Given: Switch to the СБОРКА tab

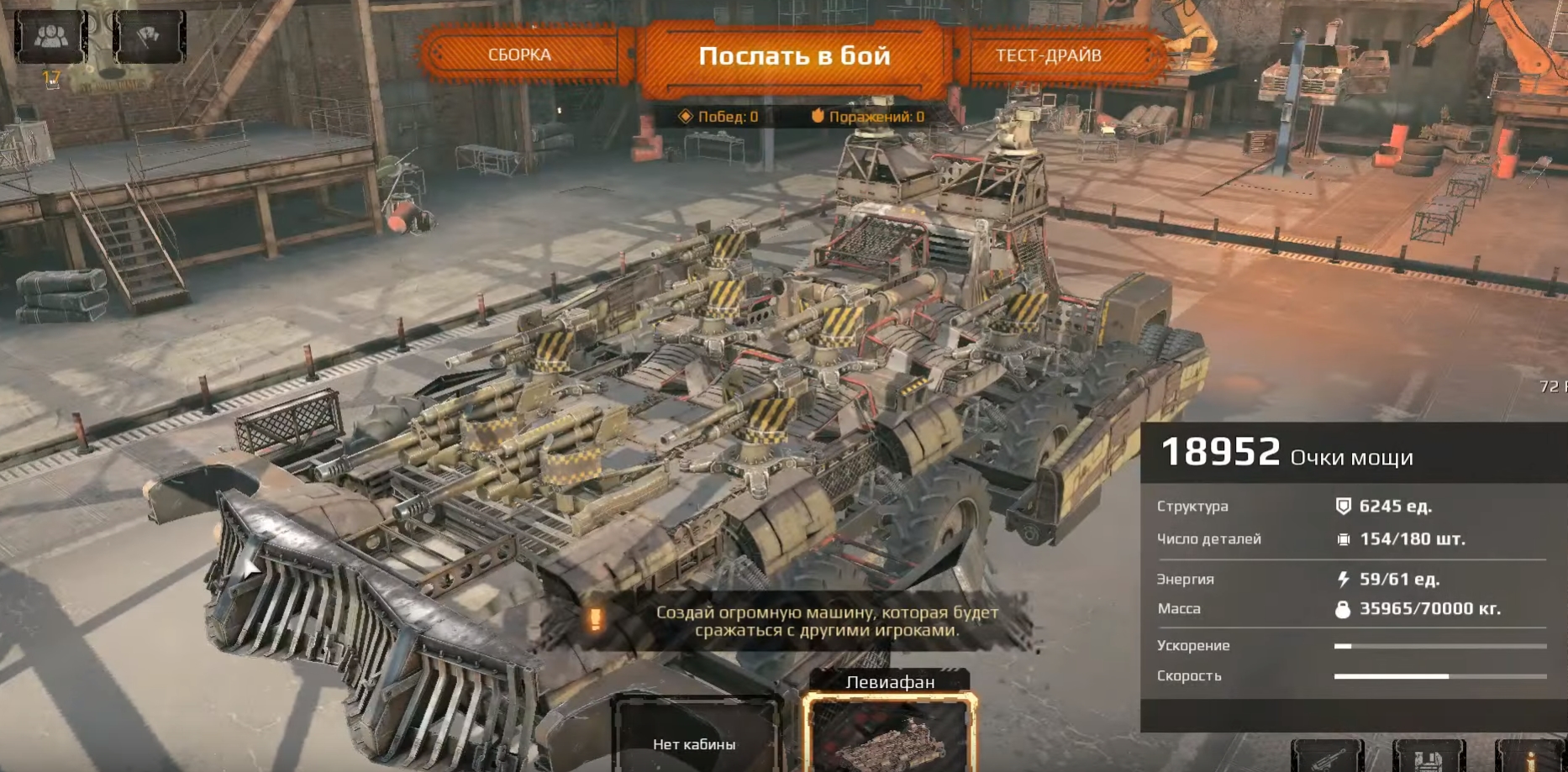Looking at the screenshot, I should pyautogui.click(x=518, y=55).
